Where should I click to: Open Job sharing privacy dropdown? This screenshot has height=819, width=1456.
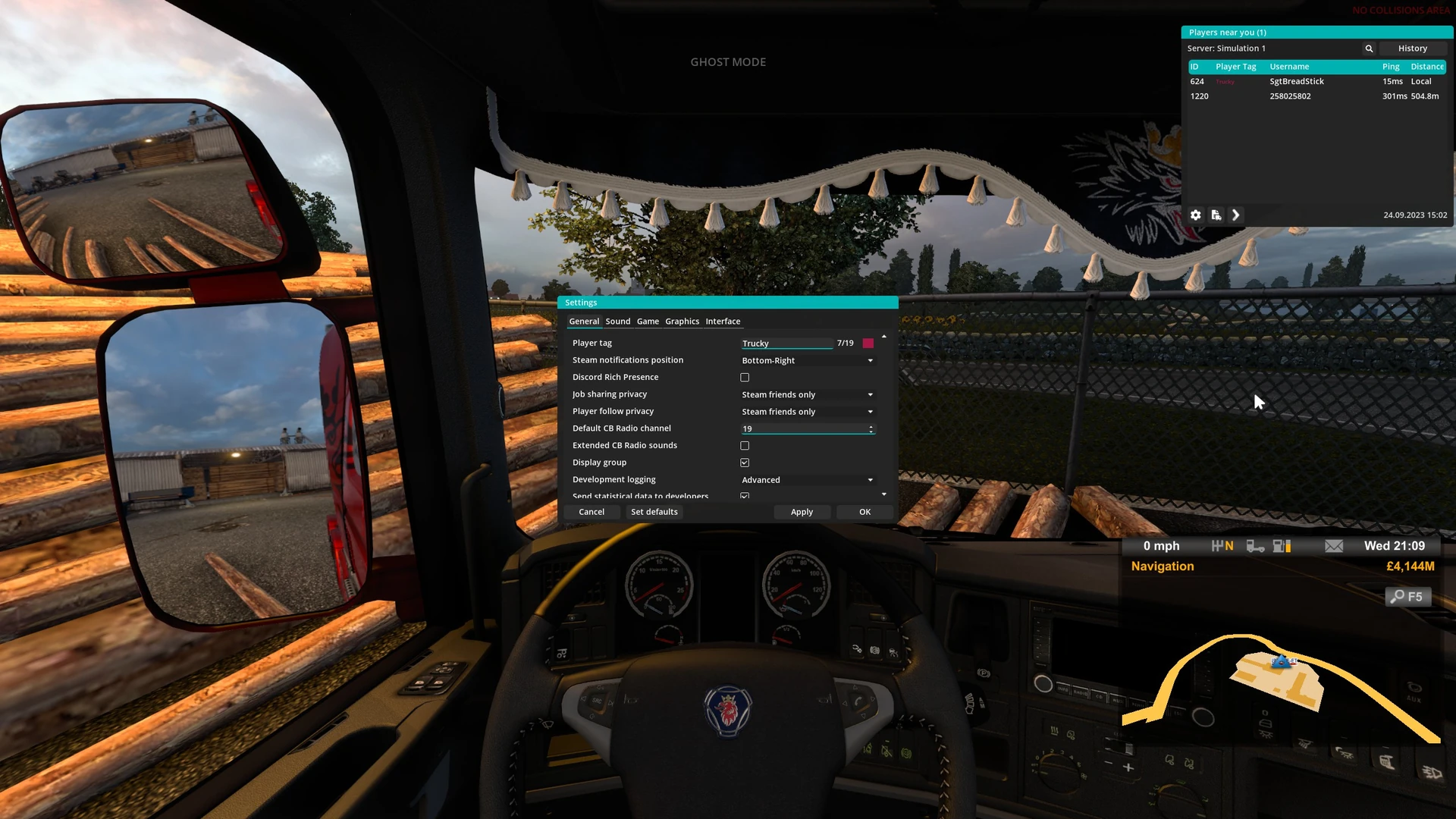coord(808,395)
